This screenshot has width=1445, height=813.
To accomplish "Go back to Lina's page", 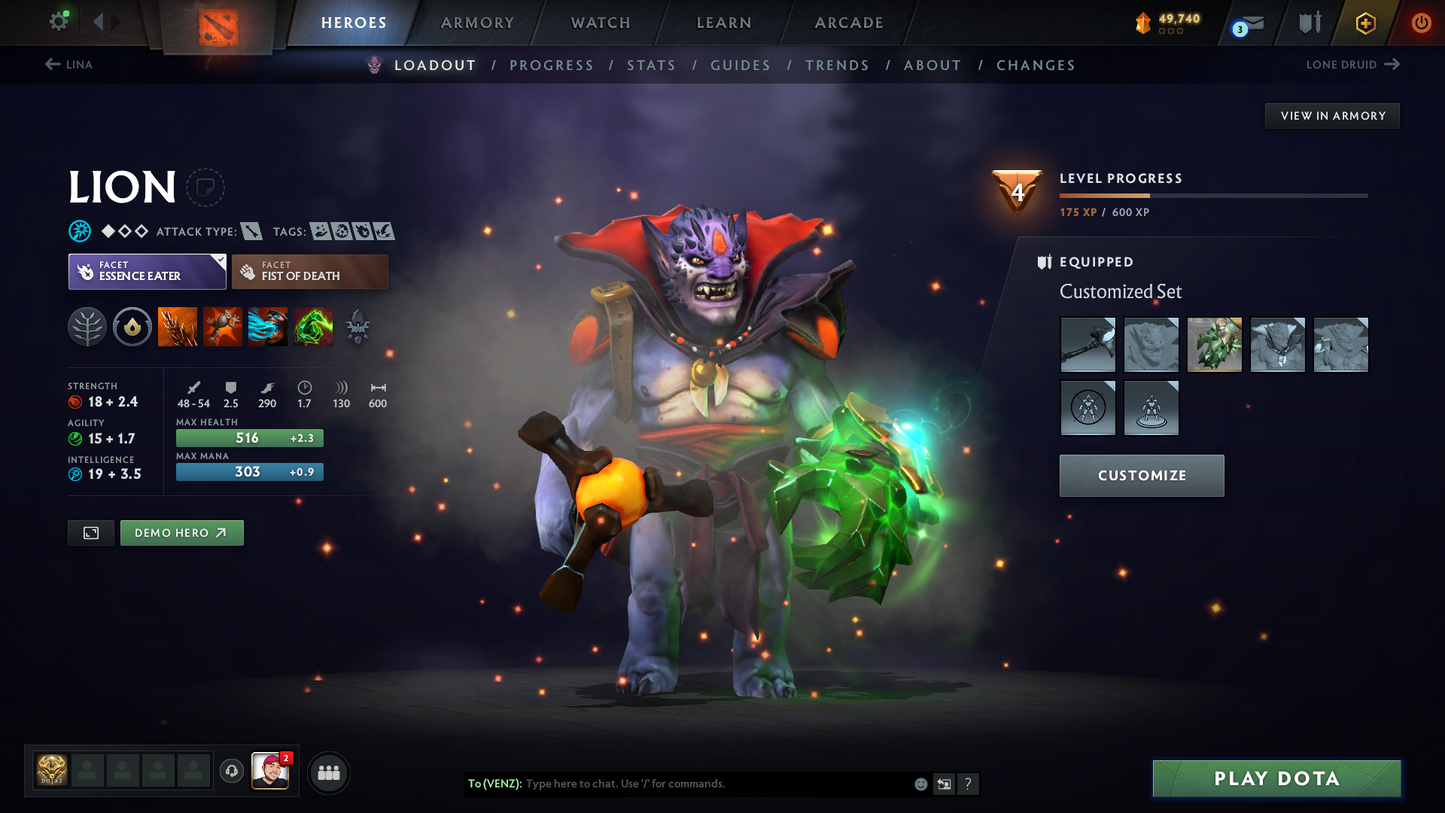I will (x=68, y=64).
